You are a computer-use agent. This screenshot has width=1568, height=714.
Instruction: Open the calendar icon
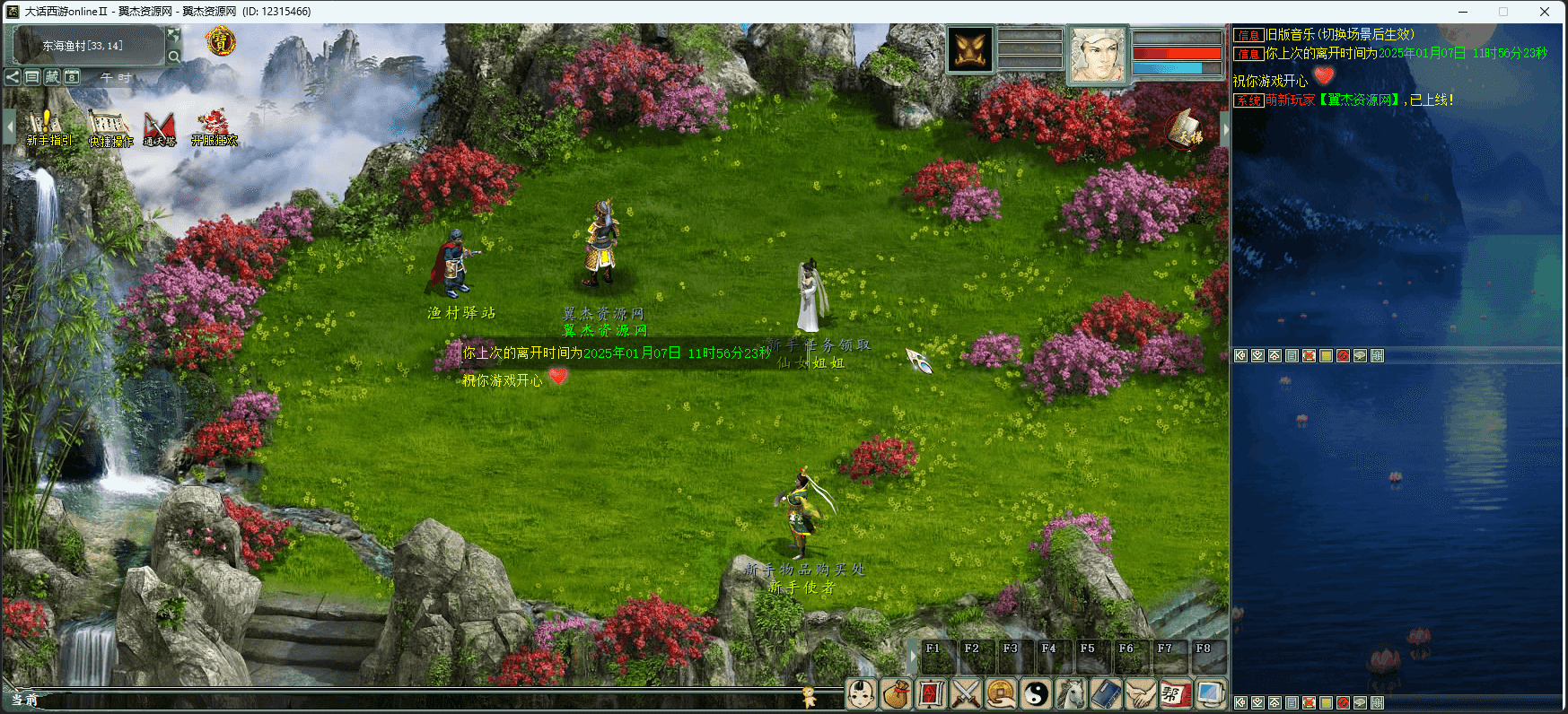[72, 77]
